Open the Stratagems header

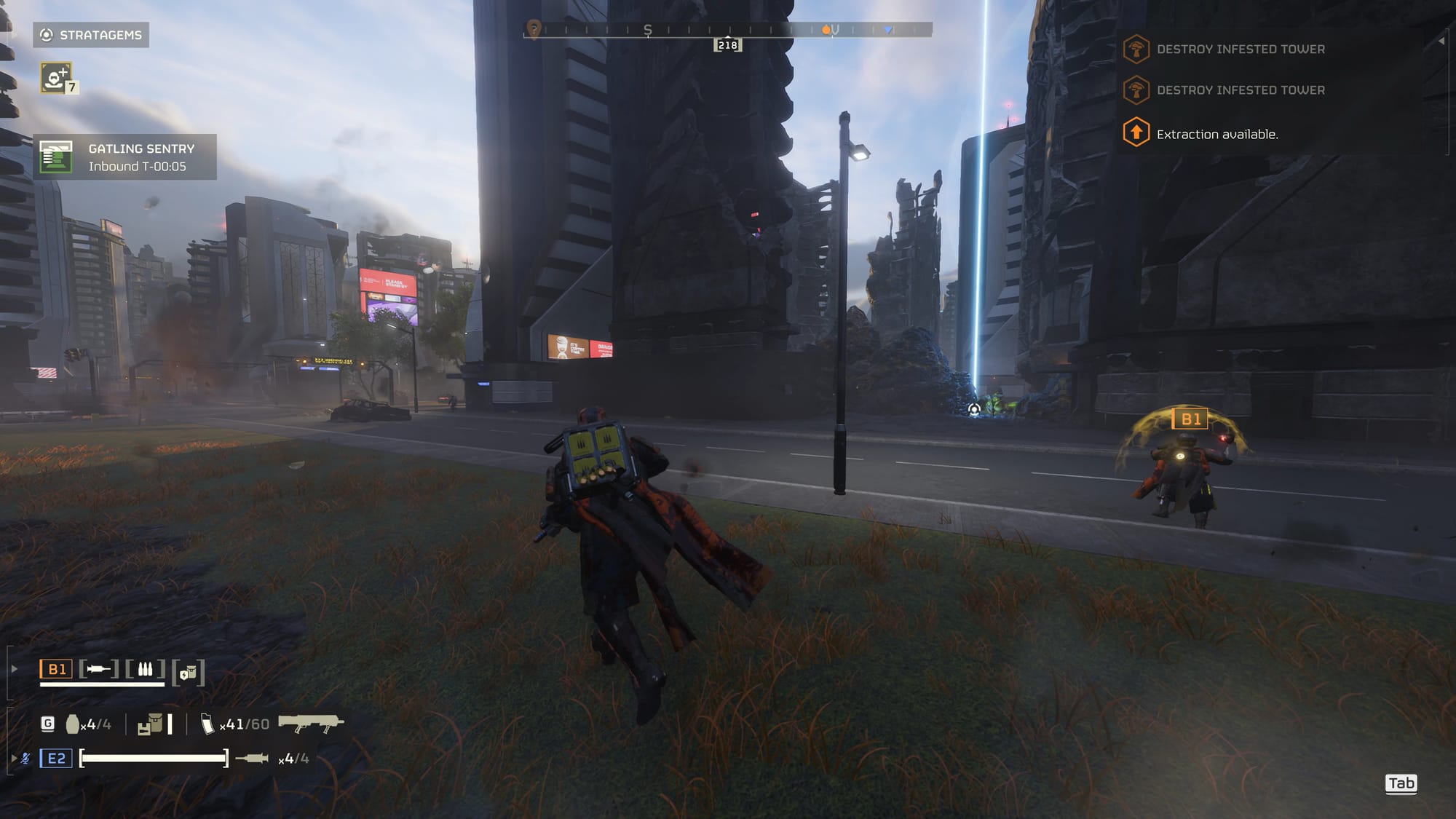click(91, 35)
